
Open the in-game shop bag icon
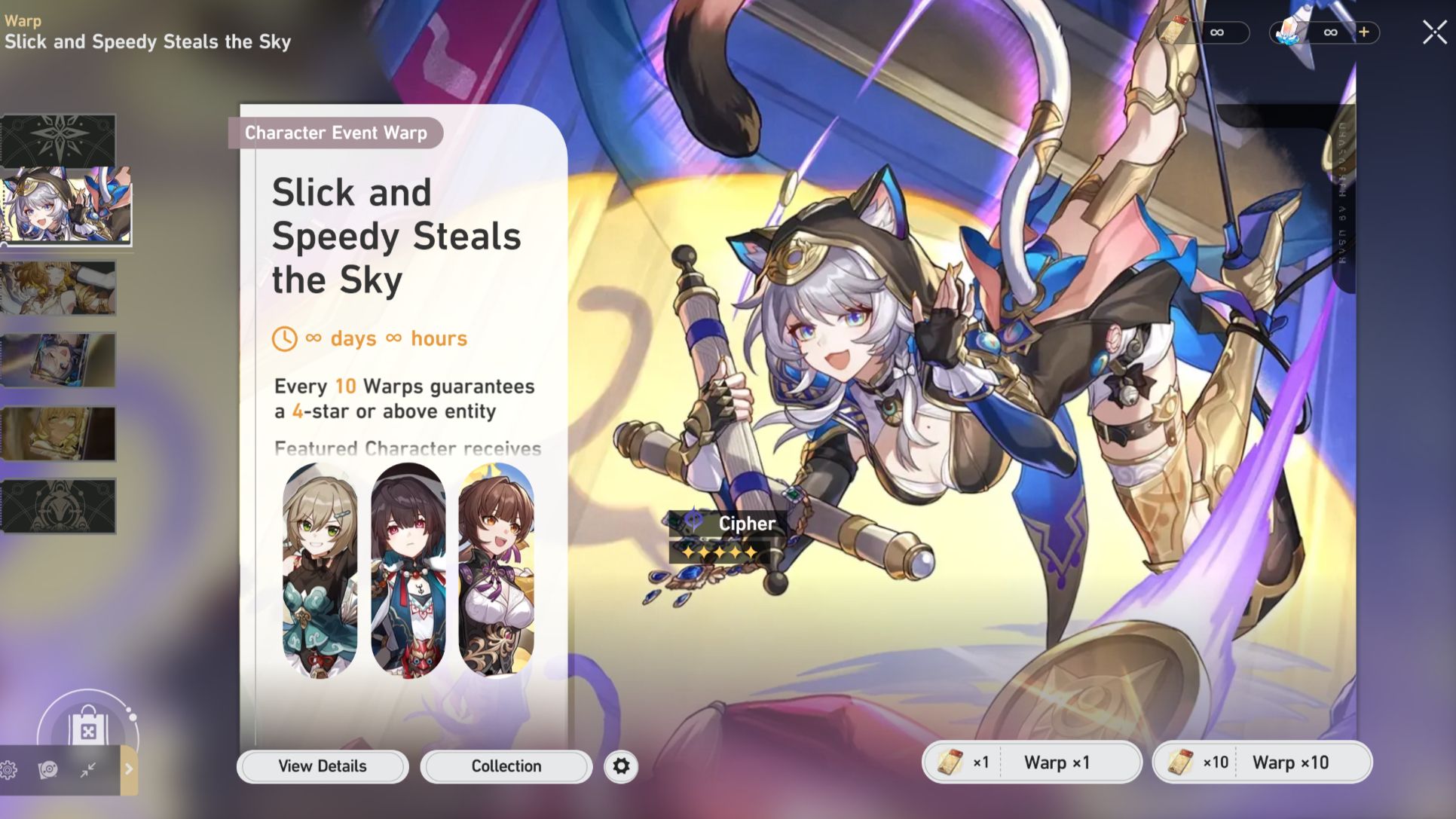coord(88,729)
